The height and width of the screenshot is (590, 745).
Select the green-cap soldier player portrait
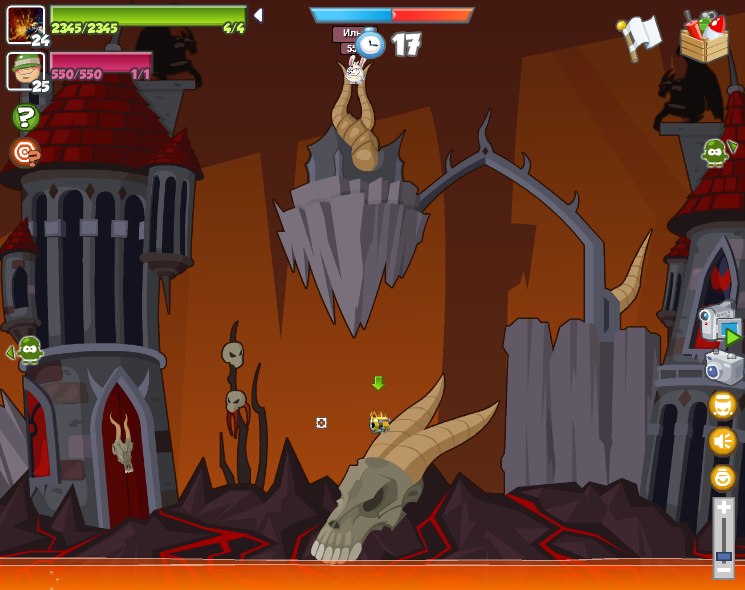(x=25, y=70)
